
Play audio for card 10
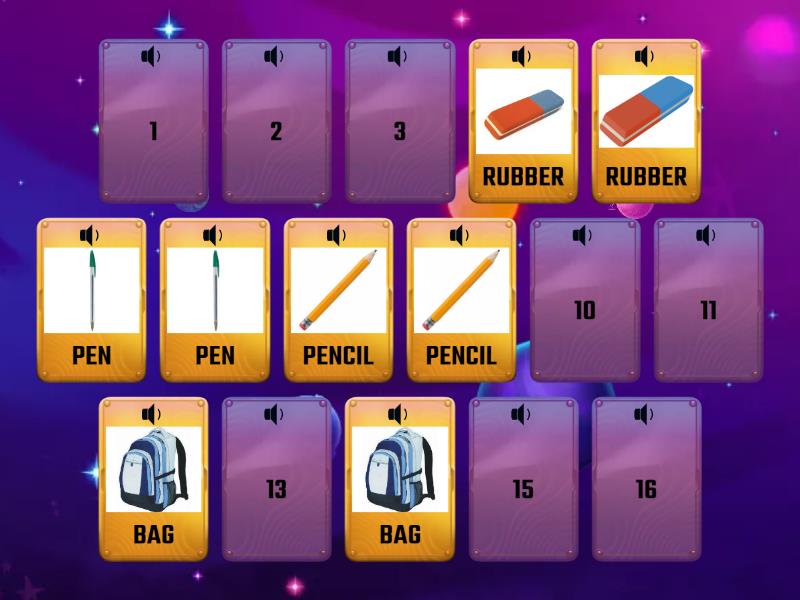tap(583, 236)
